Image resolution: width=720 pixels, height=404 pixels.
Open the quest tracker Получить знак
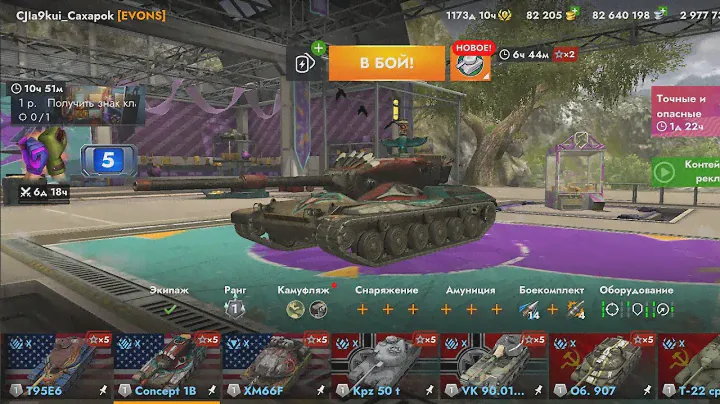(x=75, y=102)
